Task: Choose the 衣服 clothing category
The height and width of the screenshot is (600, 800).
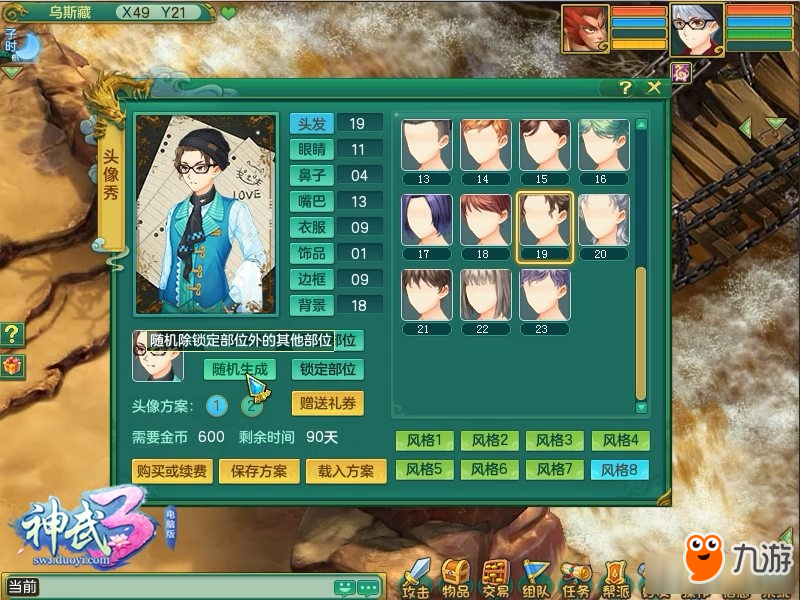Action: 311,227
